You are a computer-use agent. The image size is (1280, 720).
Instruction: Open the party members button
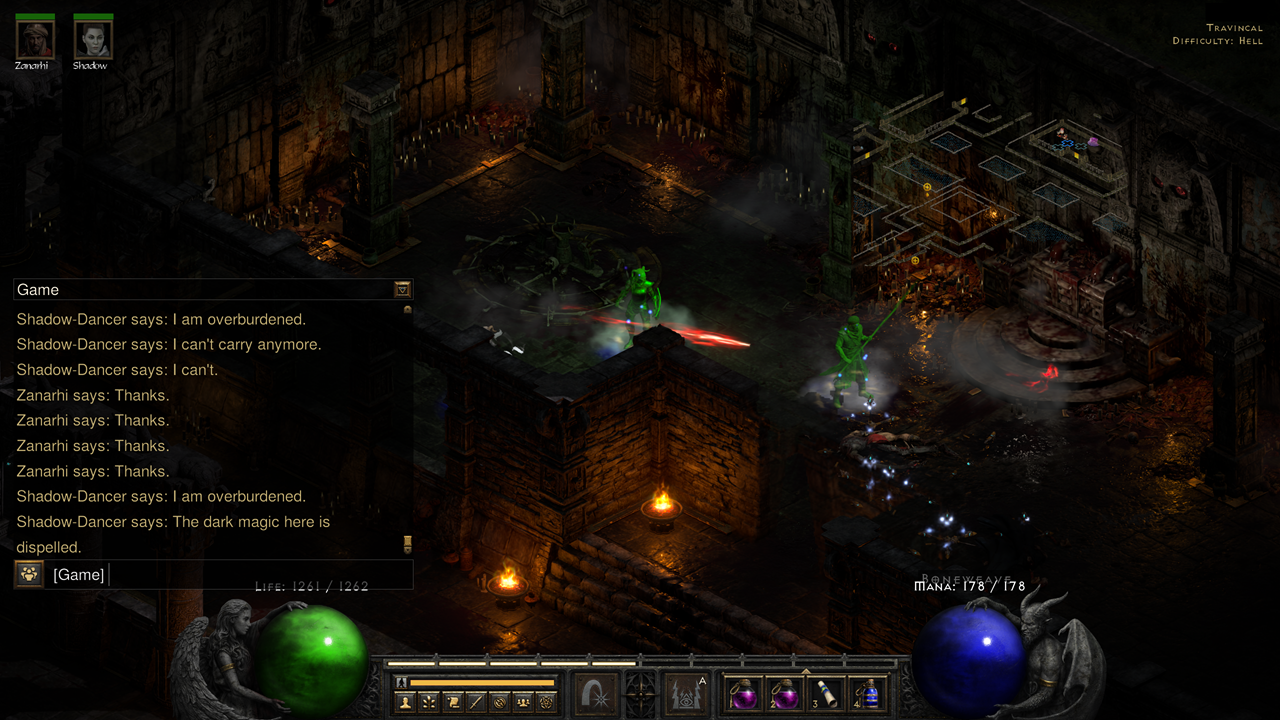[x=522, y=702]
